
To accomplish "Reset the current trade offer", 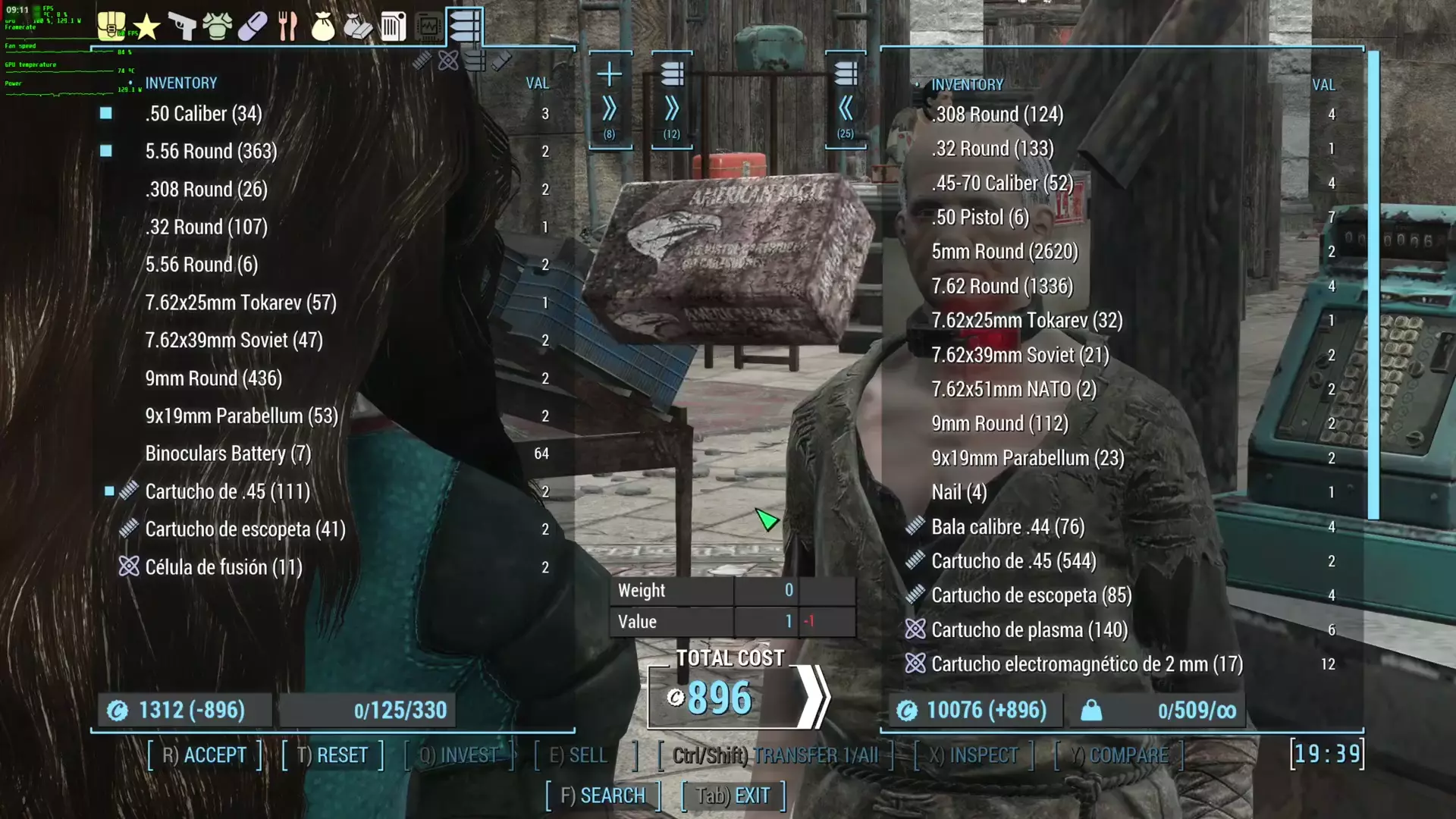I will pyautogui.click(x=332, y=755).
